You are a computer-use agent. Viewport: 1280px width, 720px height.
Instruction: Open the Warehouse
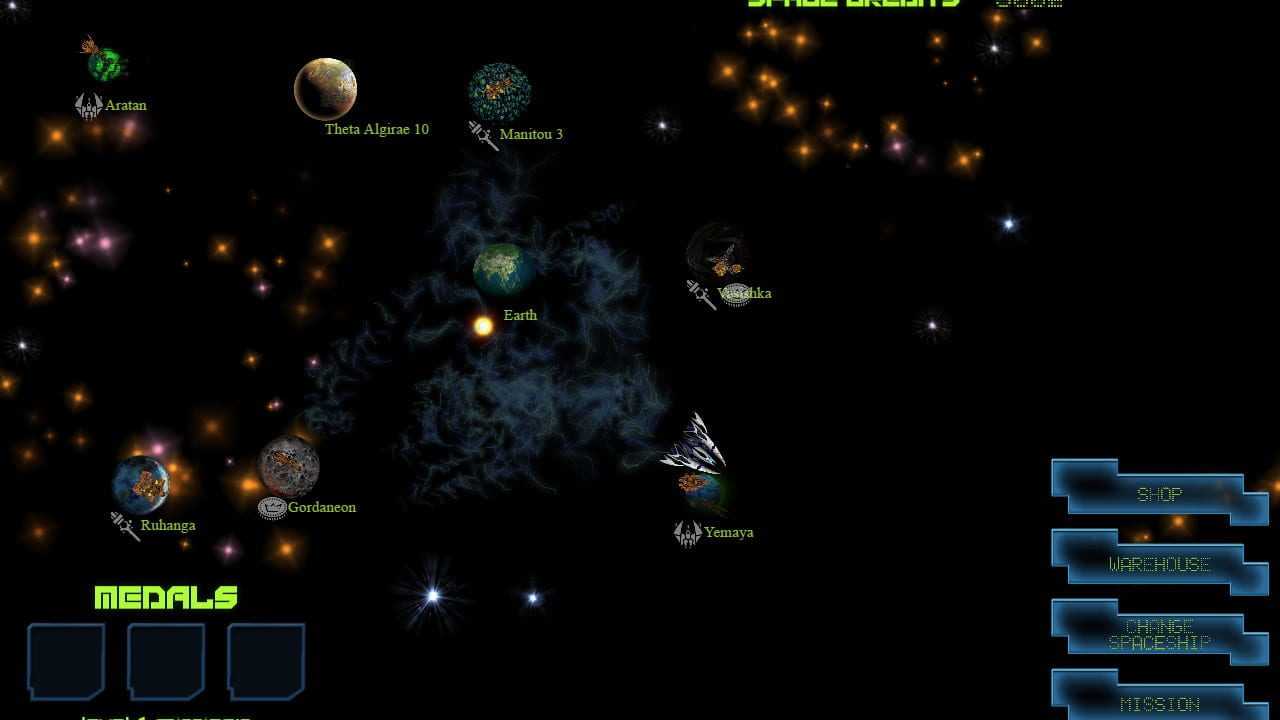click(1159, 564)
